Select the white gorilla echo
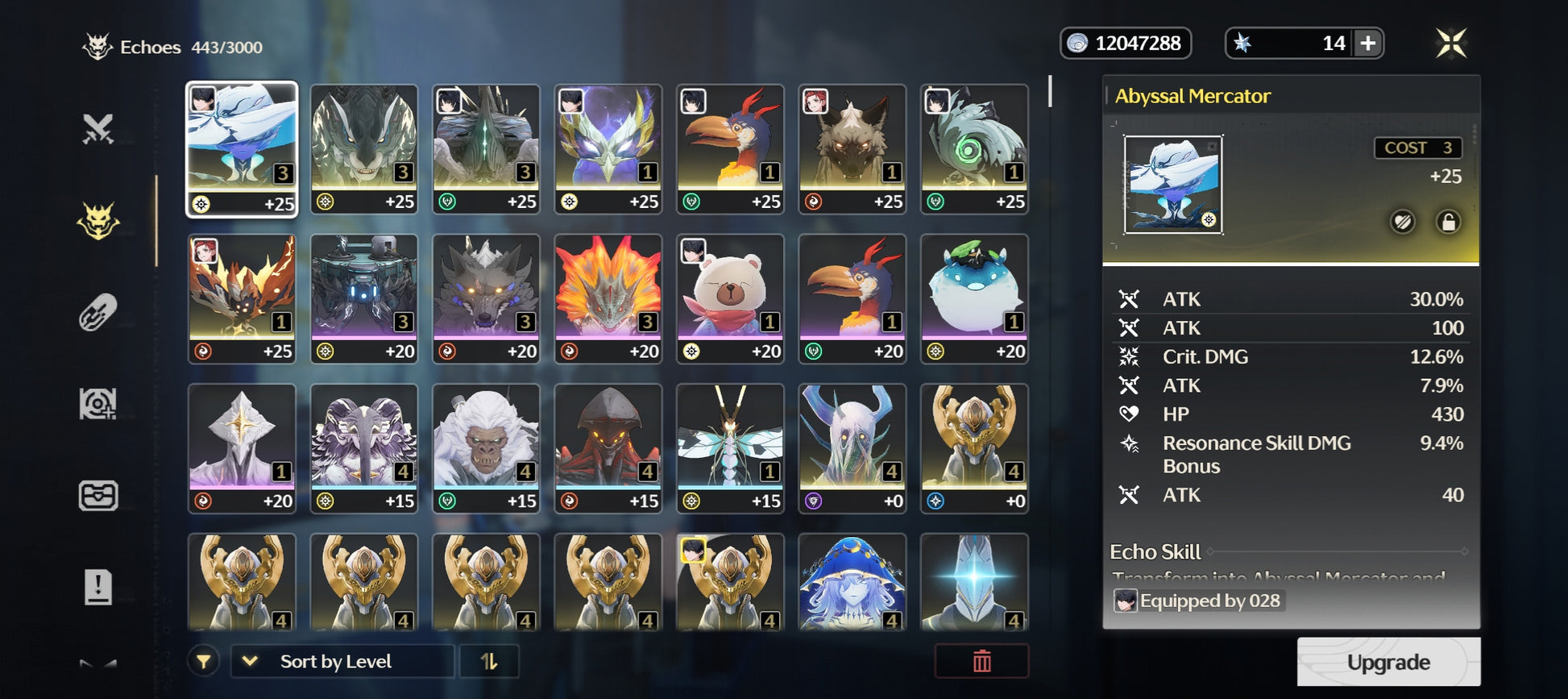 pyautogui.click(x=486, y=447)
